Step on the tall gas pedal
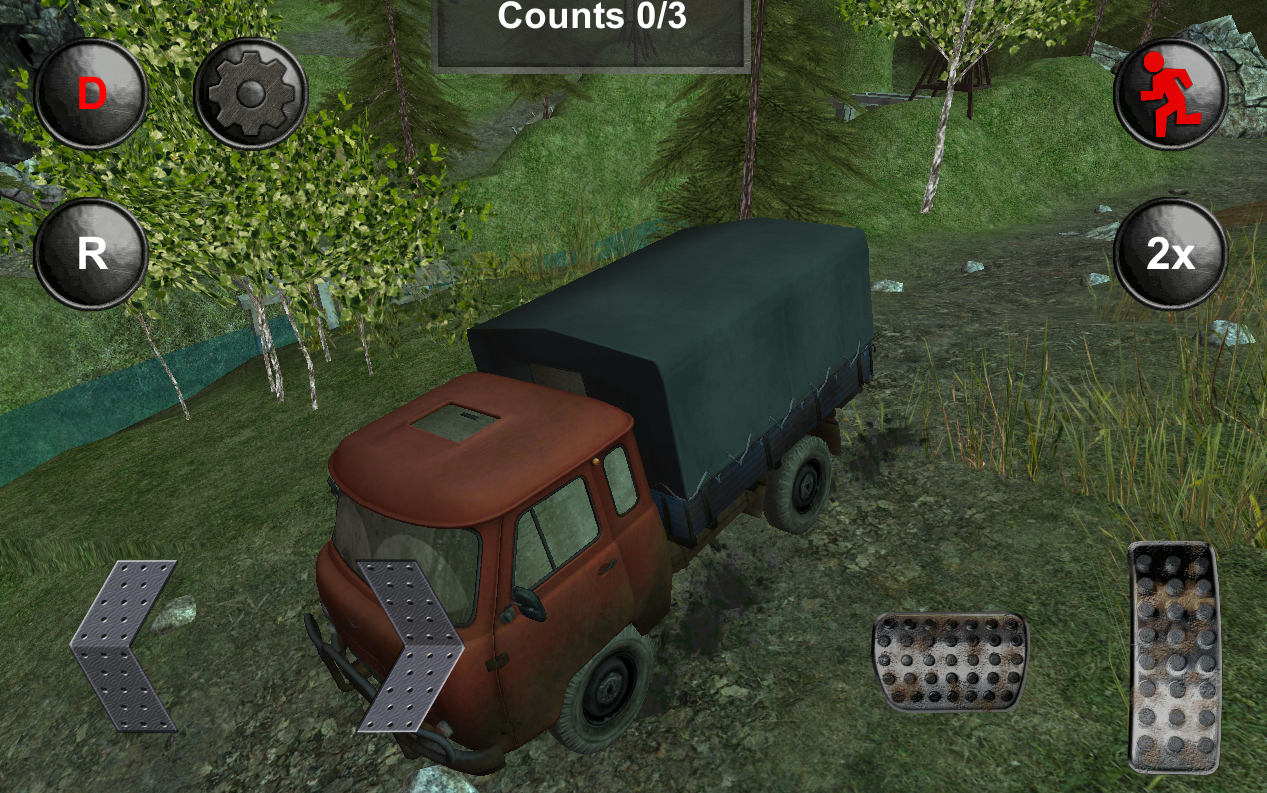 pyautogui.click(x=1175, y=657)
